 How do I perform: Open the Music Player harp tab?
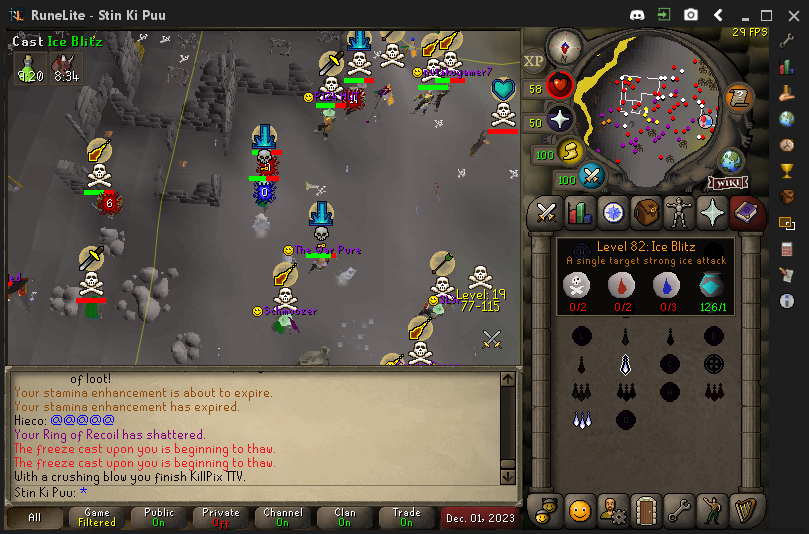(744, 511)
